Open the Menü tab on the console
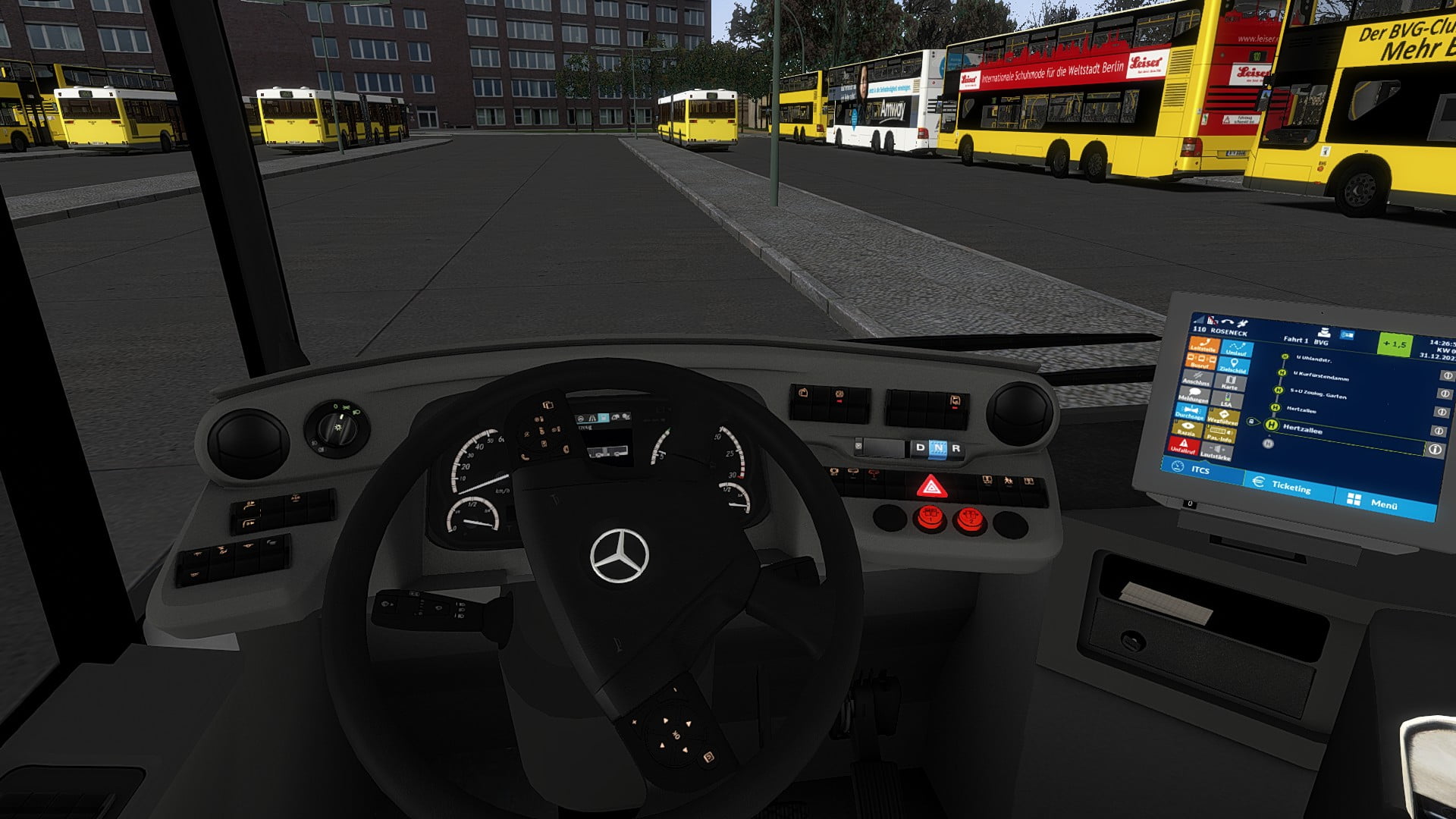Image resolution: width=1456 pixels, height=819 pixels. coord(1383,504)
